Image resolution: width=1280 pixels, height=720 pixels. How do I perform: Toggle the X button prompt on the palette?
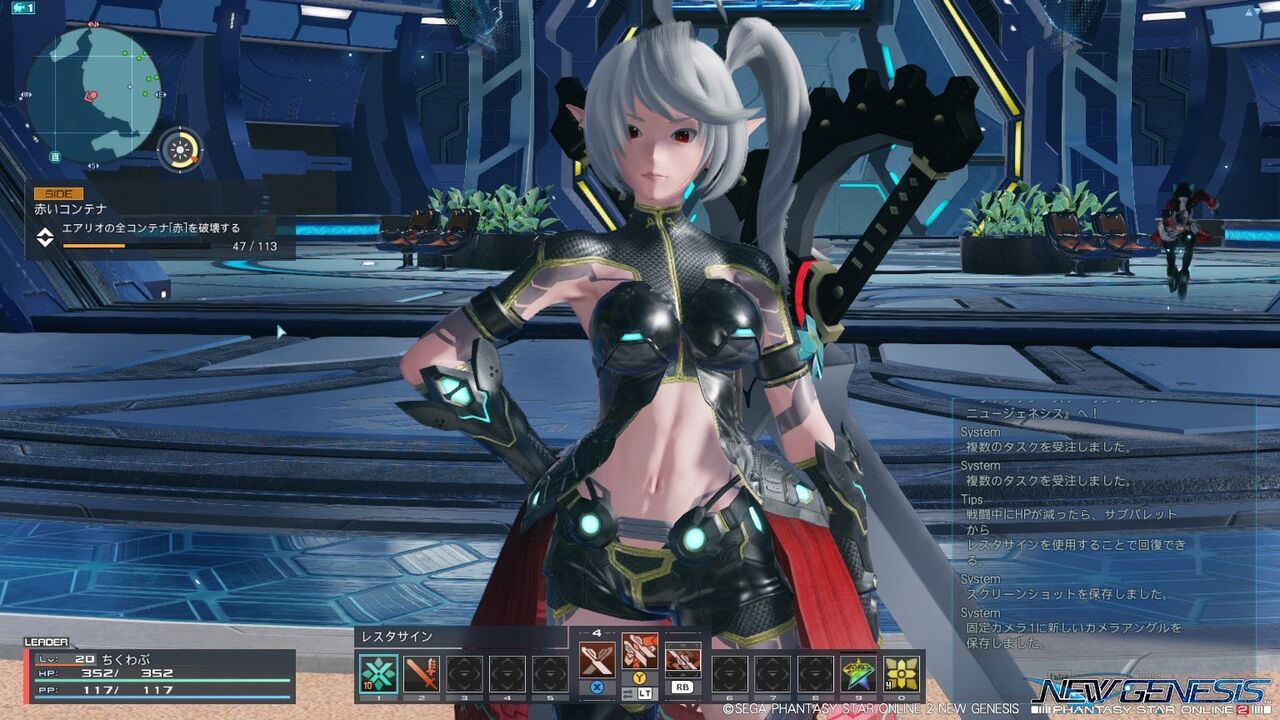point(596,688)
